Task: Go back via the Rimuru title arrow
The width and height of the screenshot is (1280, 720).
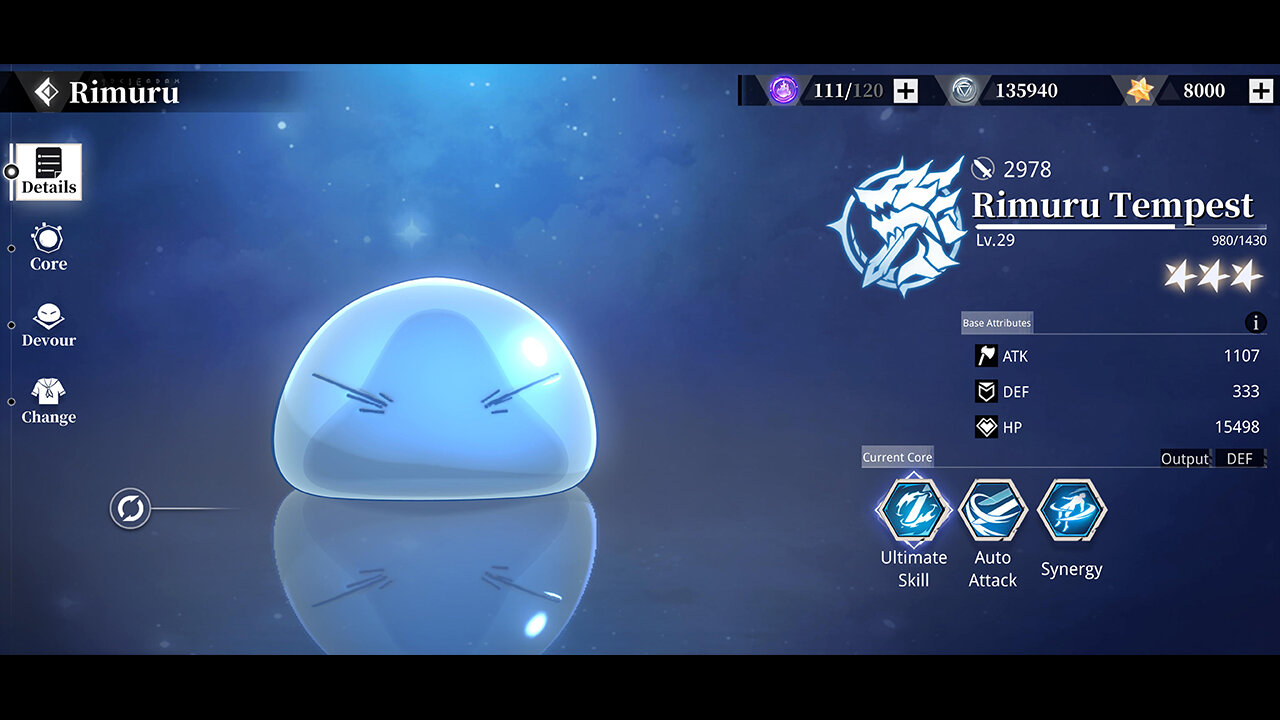Action: point(46,92)
